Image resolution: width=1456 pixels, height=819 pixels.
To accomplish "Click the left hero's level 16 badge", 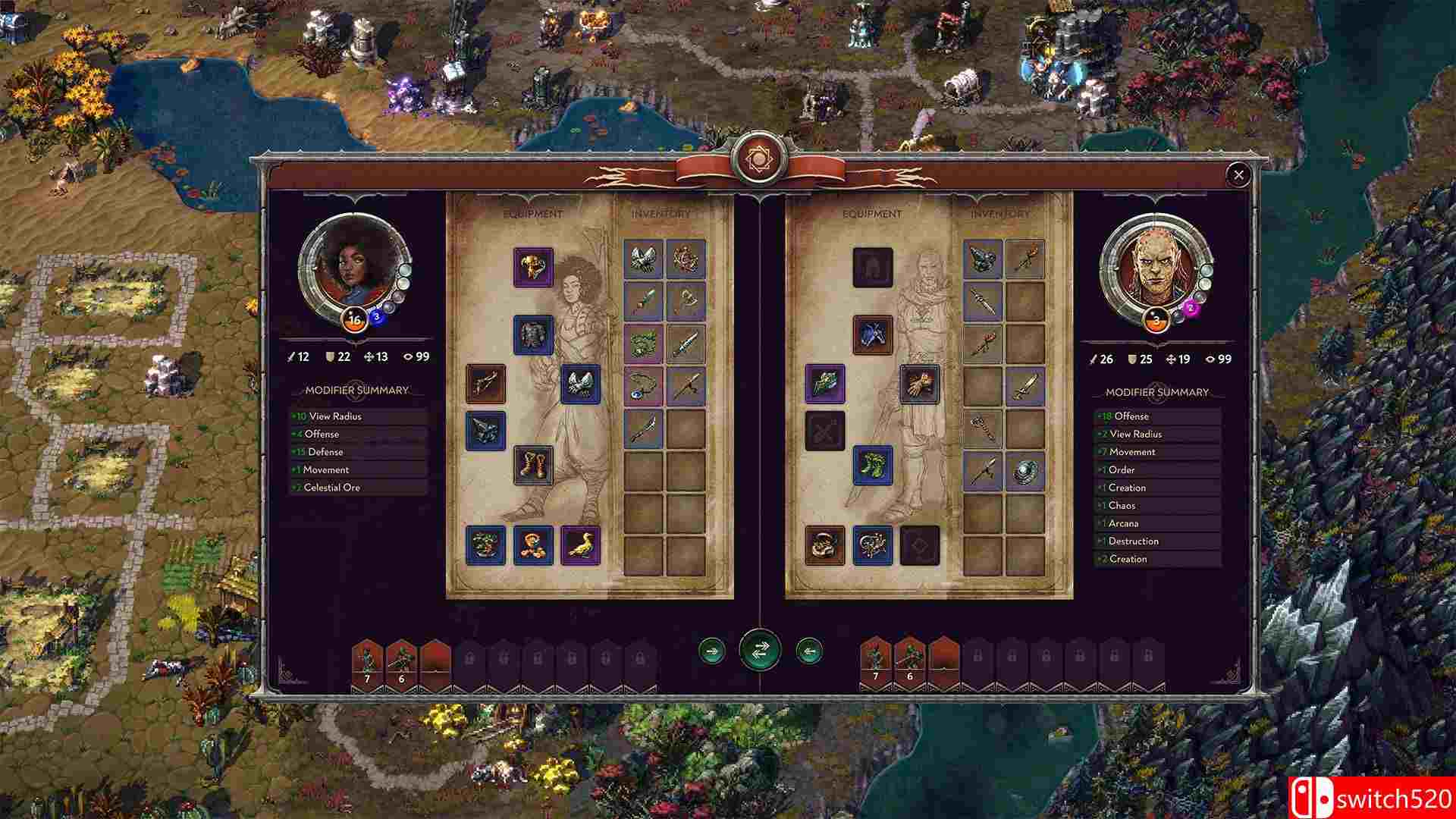I will [353, 319].
